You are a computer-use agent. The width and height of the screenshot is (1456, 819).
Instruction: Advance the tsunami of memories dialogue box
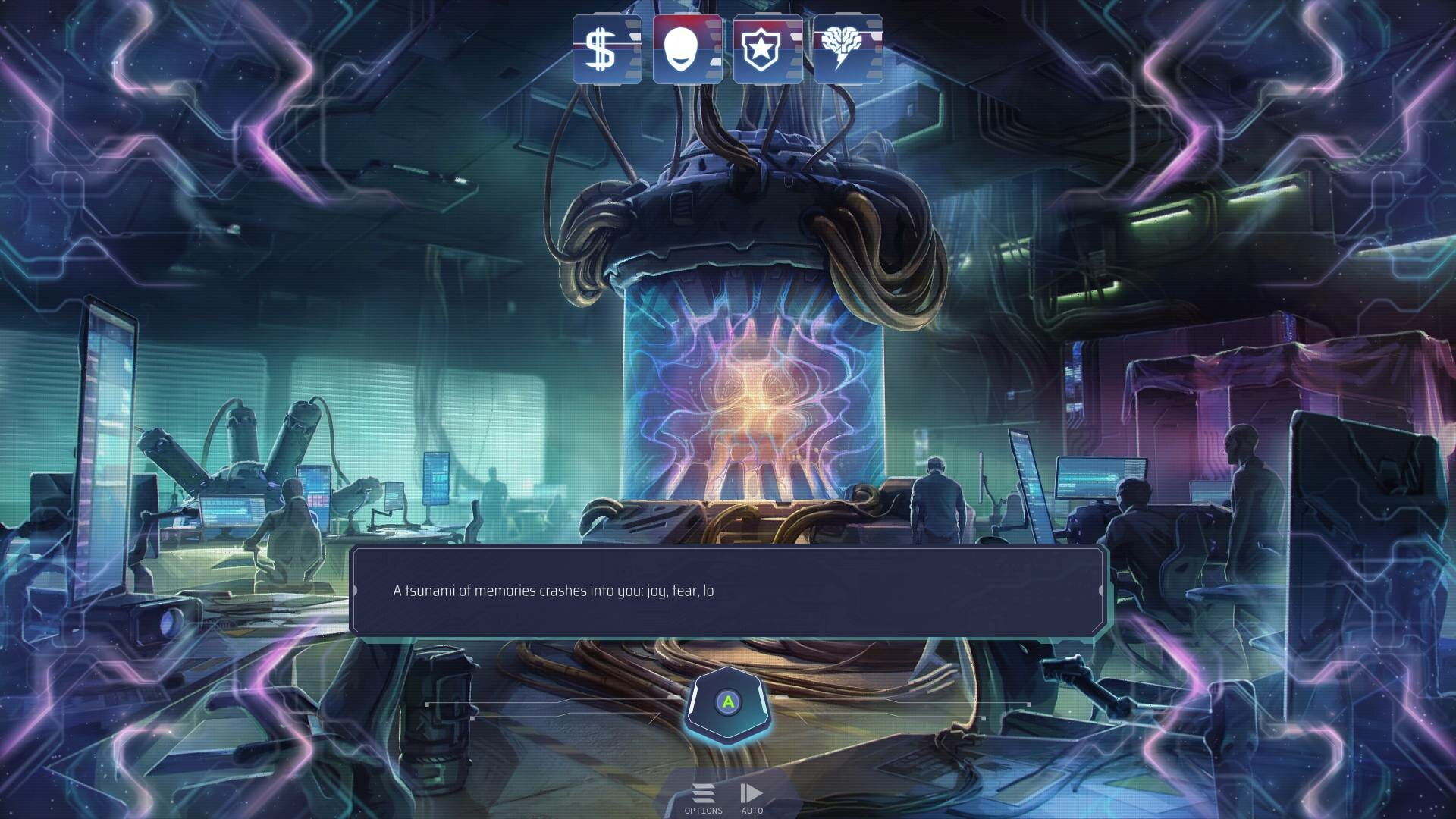pos(728,703)
